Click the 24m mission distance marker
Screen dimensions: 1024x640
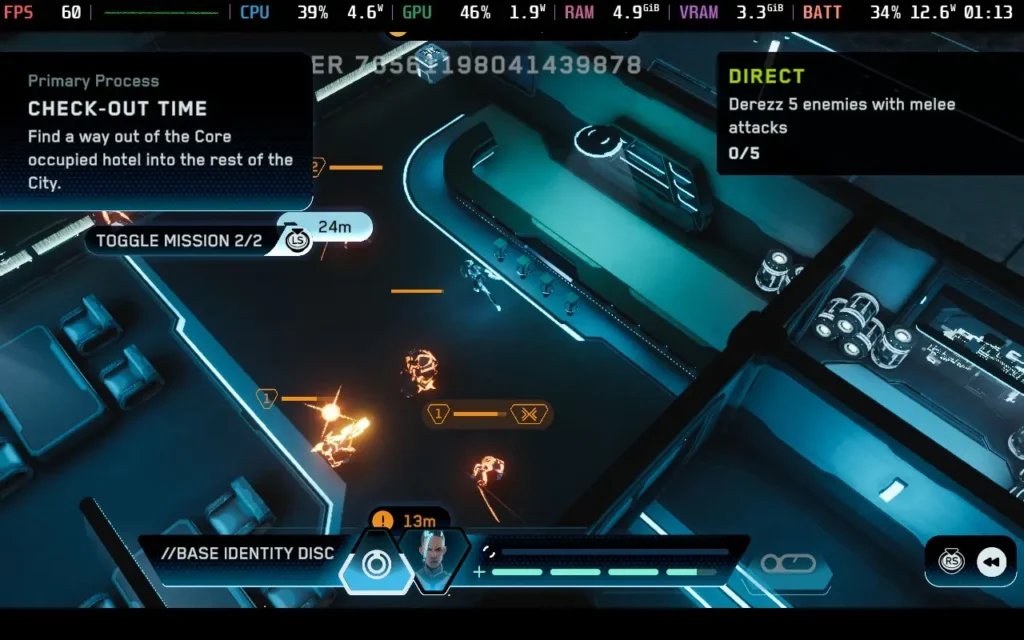(333, 227)
